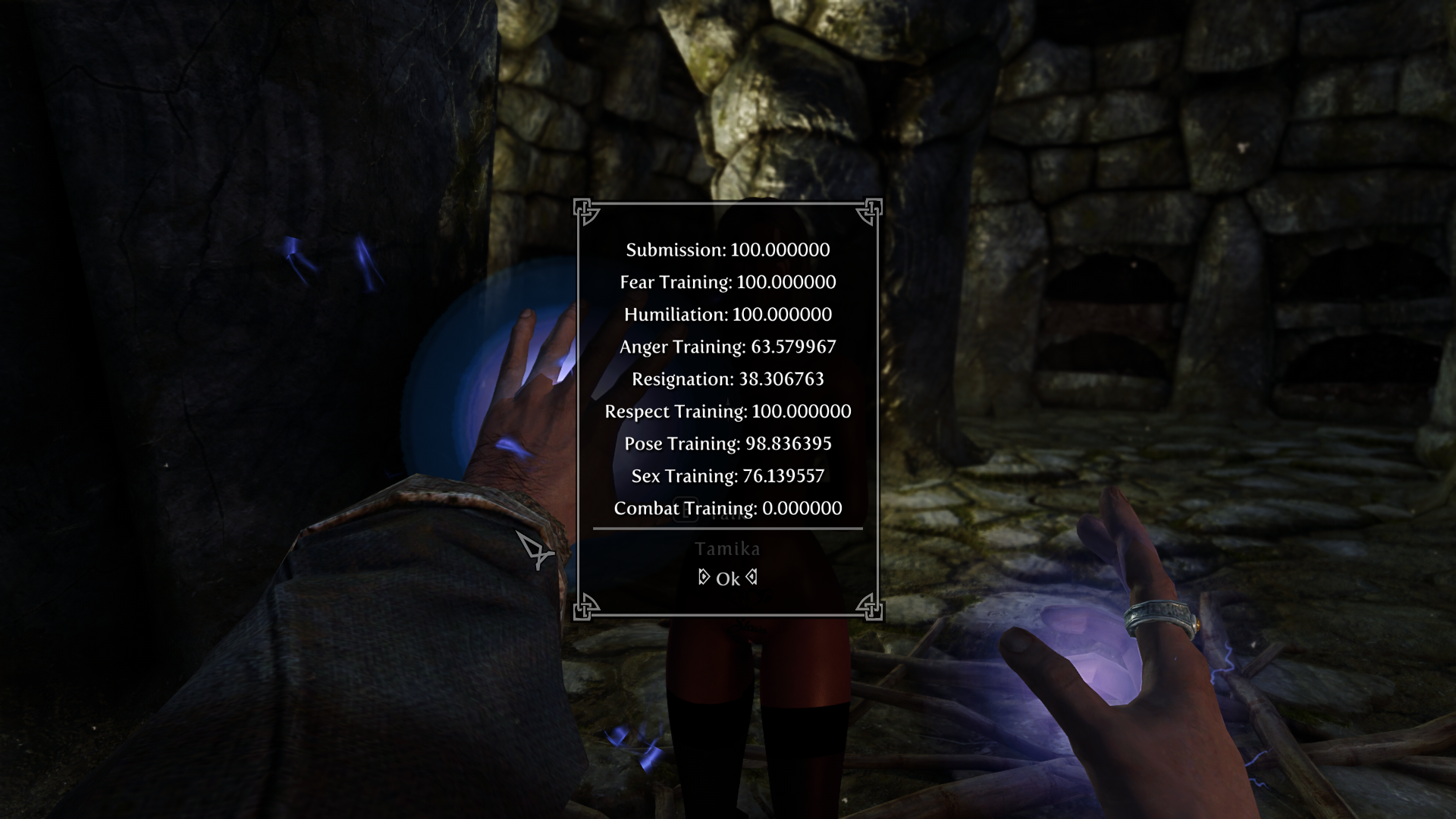Select the Respect Training line
This screenshot has height=819, width=1456.
(727, 411)
